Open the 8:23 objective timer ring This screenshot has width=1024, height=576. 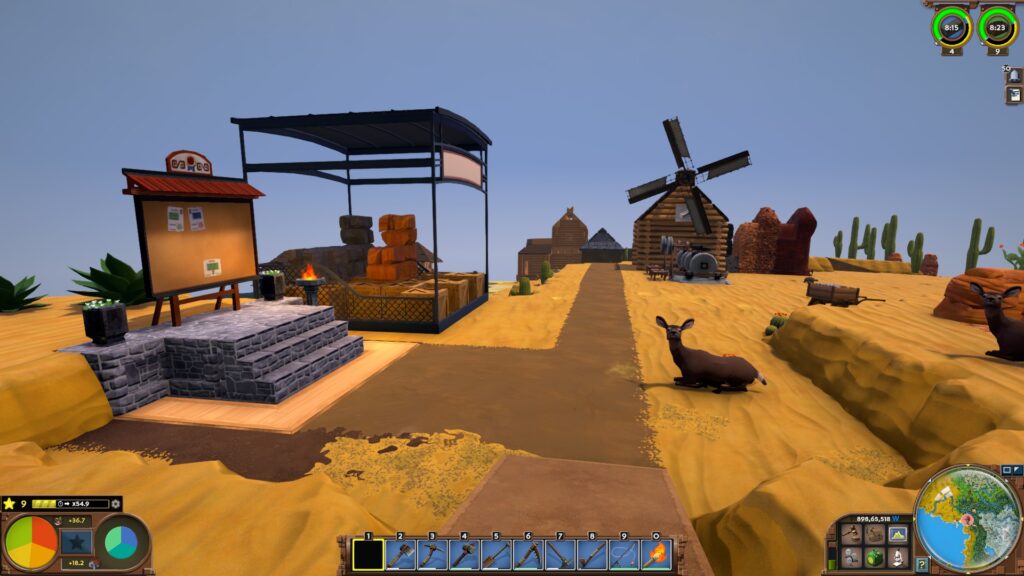pos(996,27)
